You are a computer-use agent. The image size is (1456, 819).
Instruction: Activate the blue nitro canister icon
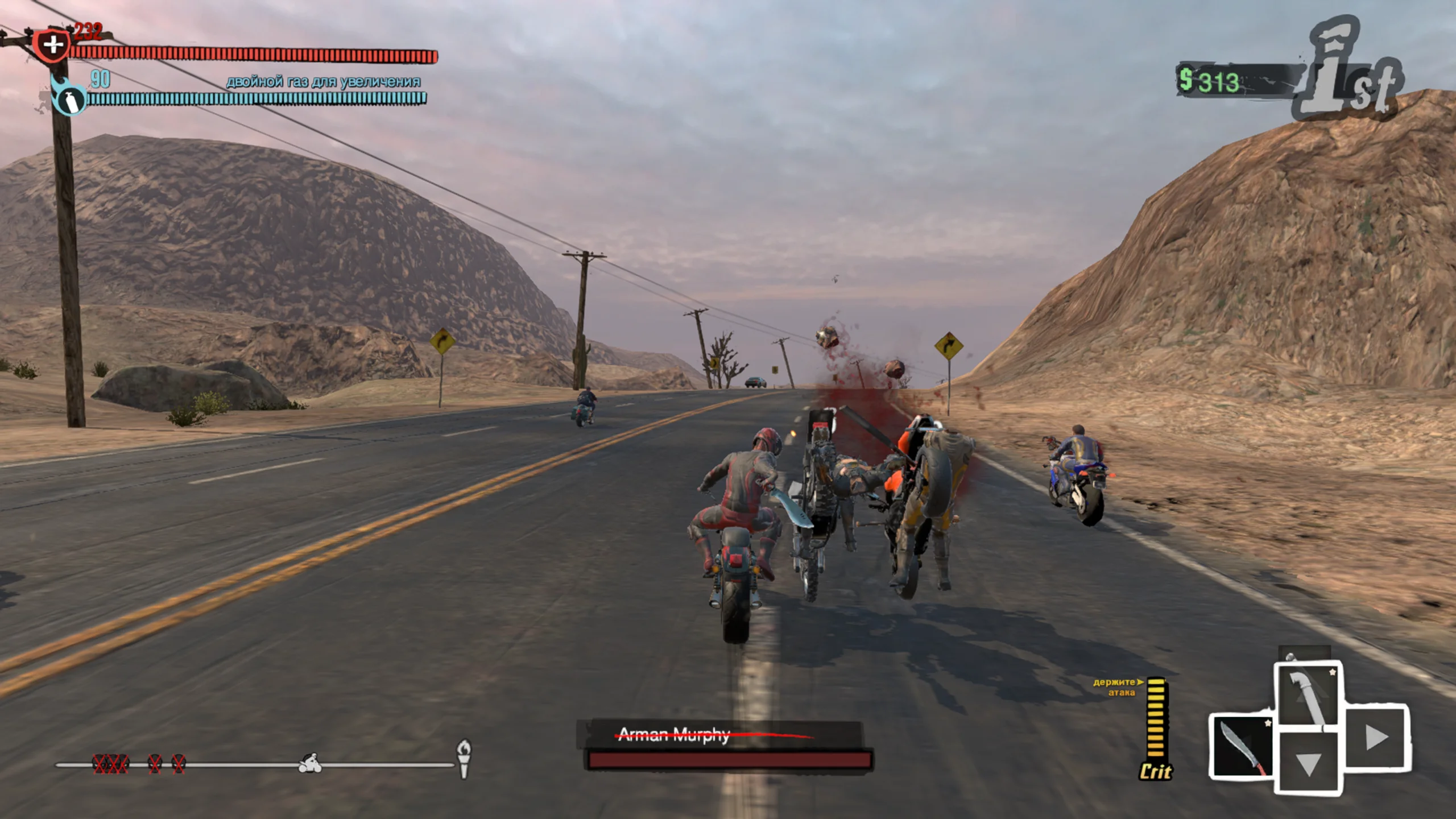(x=69, y=100)
